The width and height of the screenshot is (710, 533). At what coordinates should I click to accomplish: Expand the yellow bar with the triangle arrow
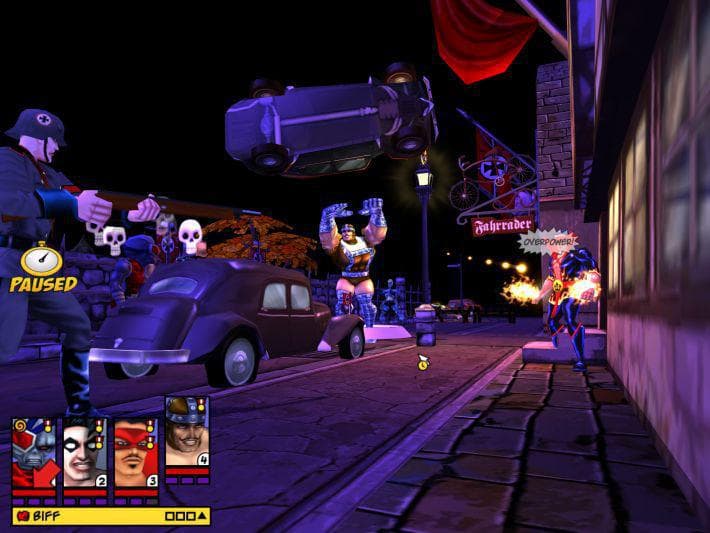click(203, 516)
